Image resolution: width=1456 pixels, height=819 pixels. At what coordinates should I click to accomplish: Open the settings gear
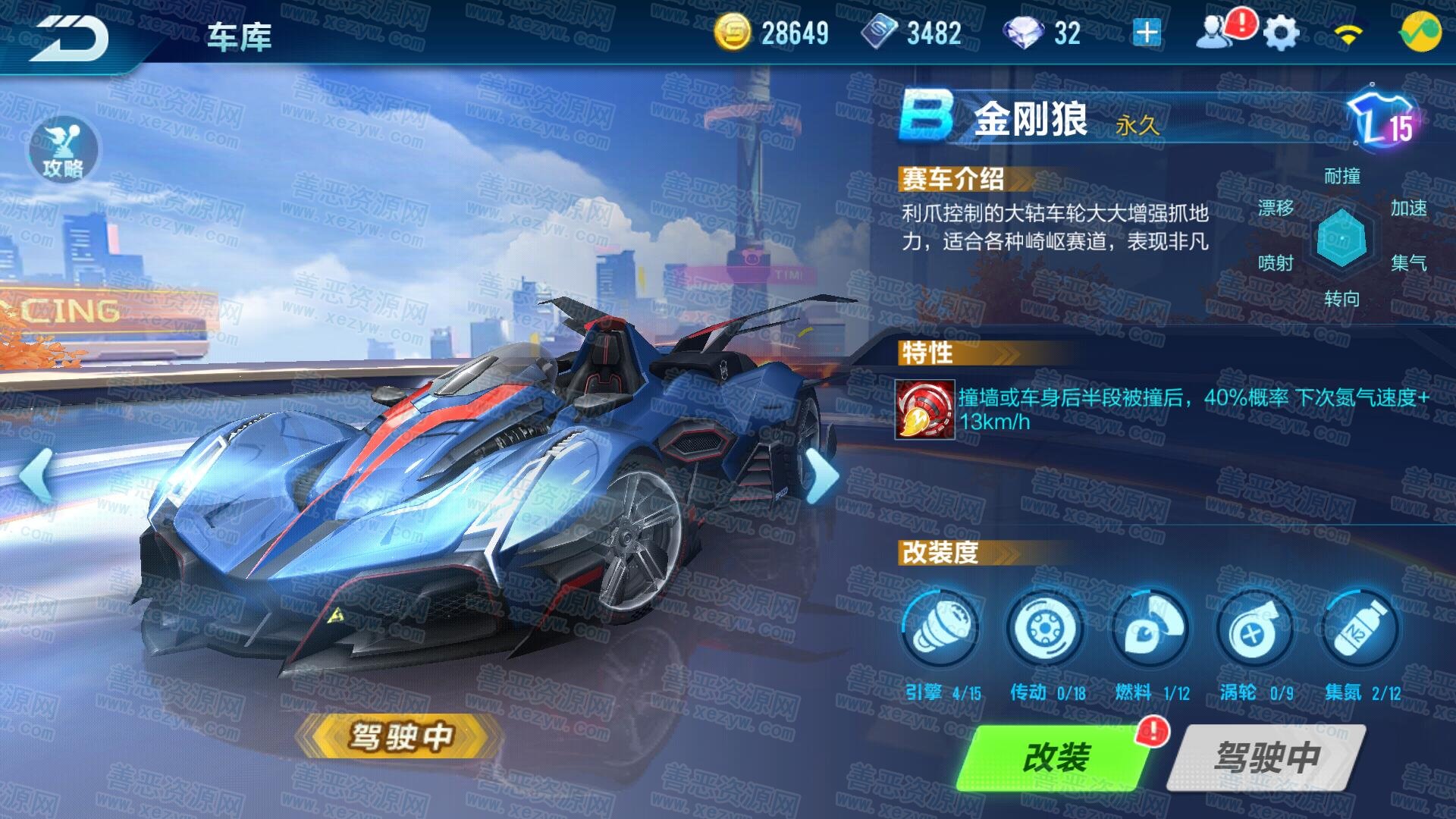coord(1282,34)
